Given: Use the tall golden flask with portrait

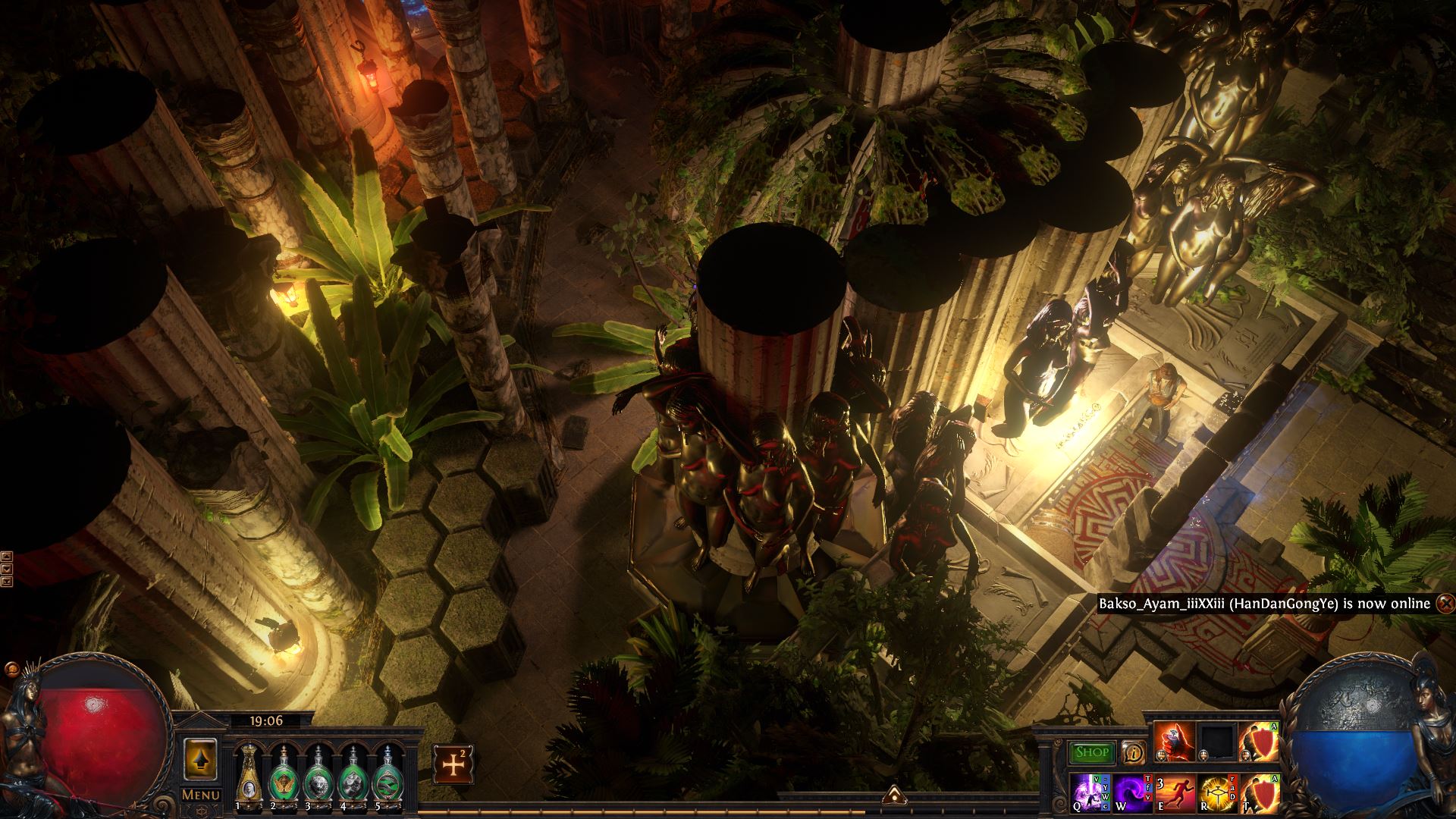Looking at the screenshot, I should [x=247, y=775].
